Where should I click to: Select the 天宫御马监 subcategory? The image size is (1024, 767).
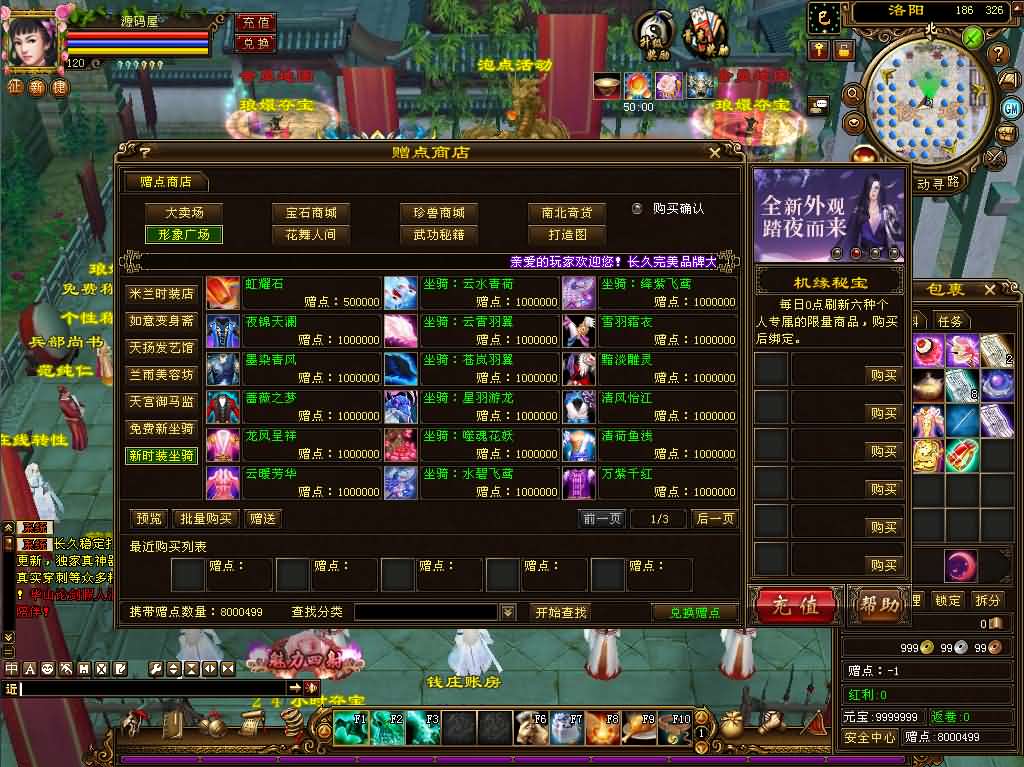pyautogui.click(x=162, y=401)
